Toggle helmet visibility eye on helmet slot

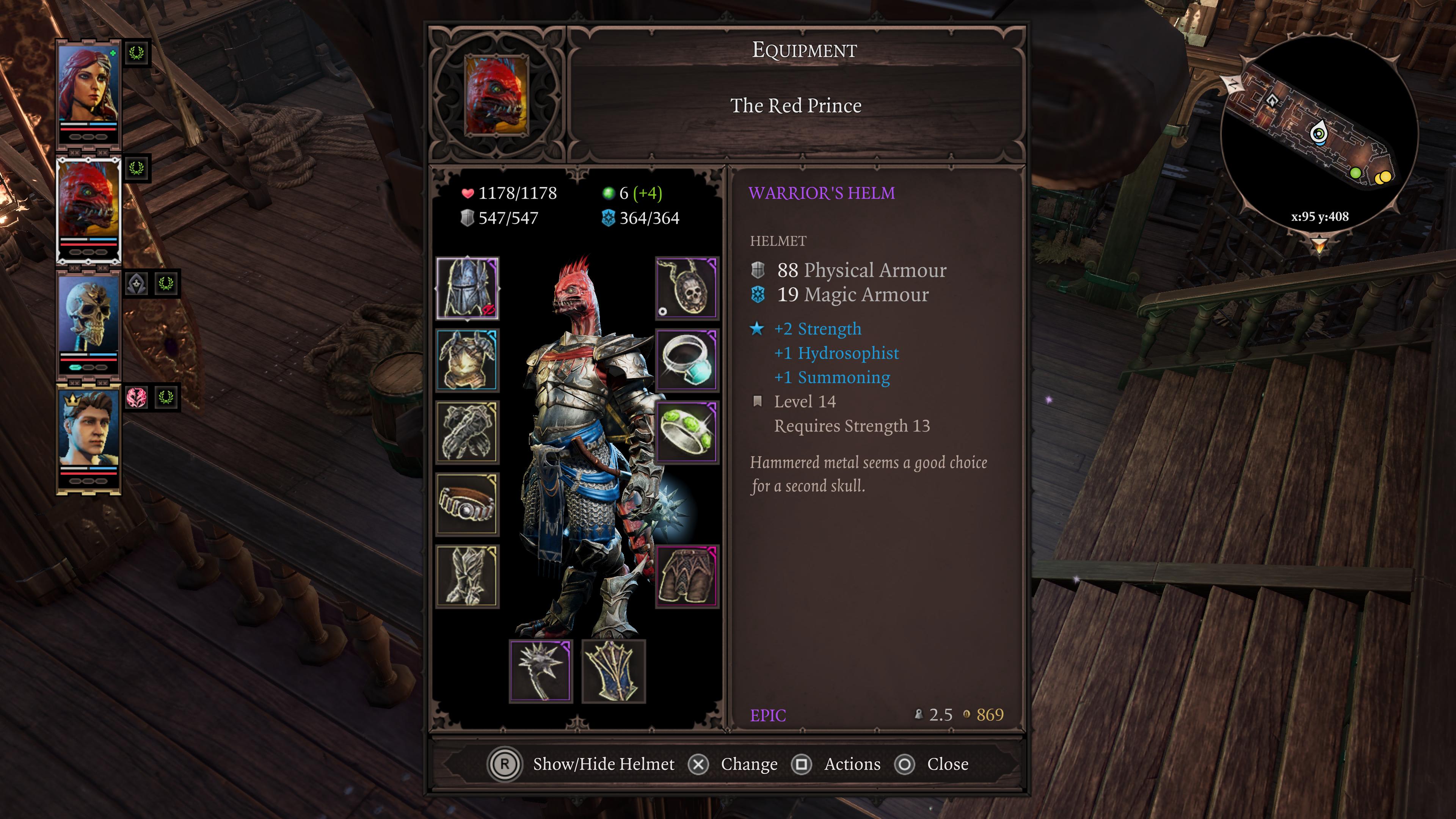(490, 310)
